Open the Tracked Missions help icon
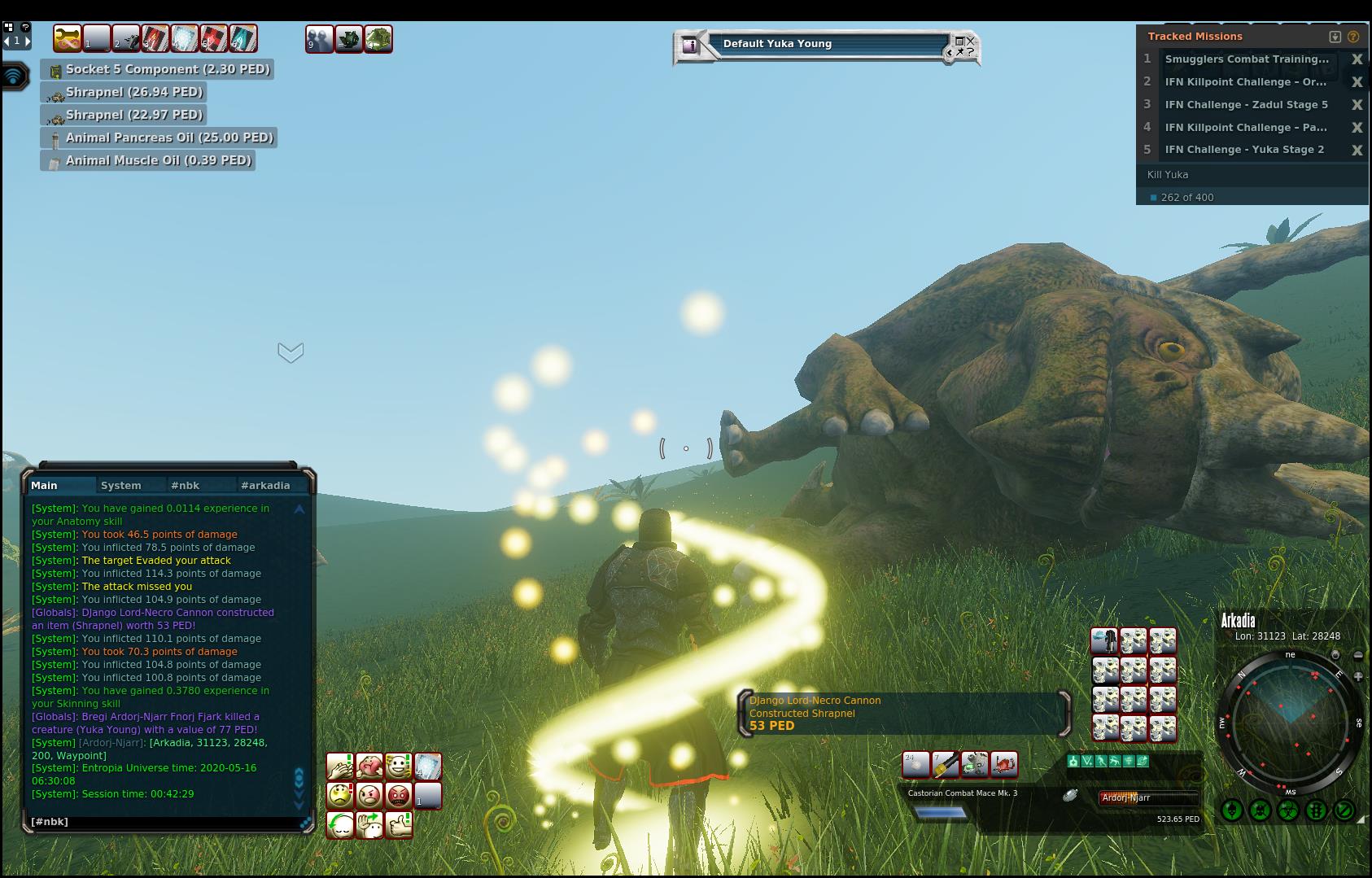Viewport: 1372px width, 878px height. click(1353, 37)
